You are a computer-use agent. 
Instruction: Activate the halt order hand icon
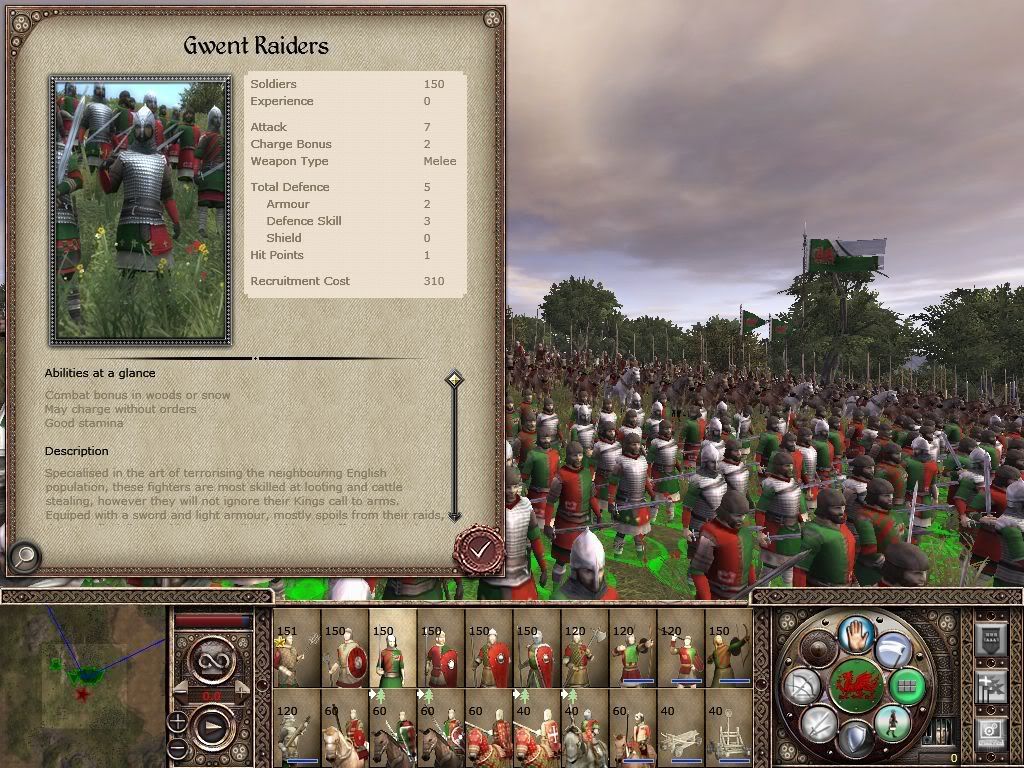click(855, 634)
